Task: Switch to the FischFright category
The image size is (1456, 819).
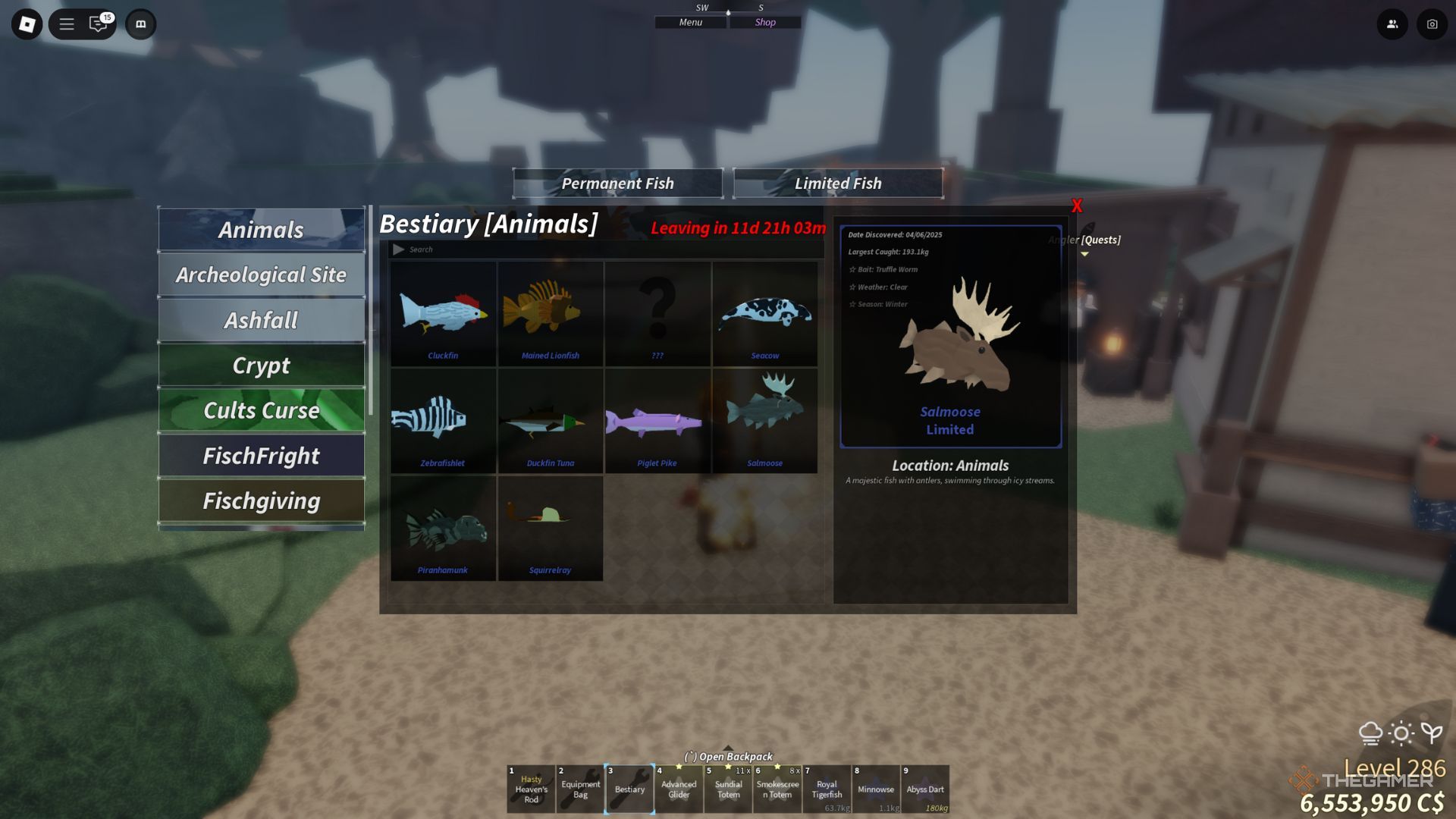Action: [x=261, y=456]
